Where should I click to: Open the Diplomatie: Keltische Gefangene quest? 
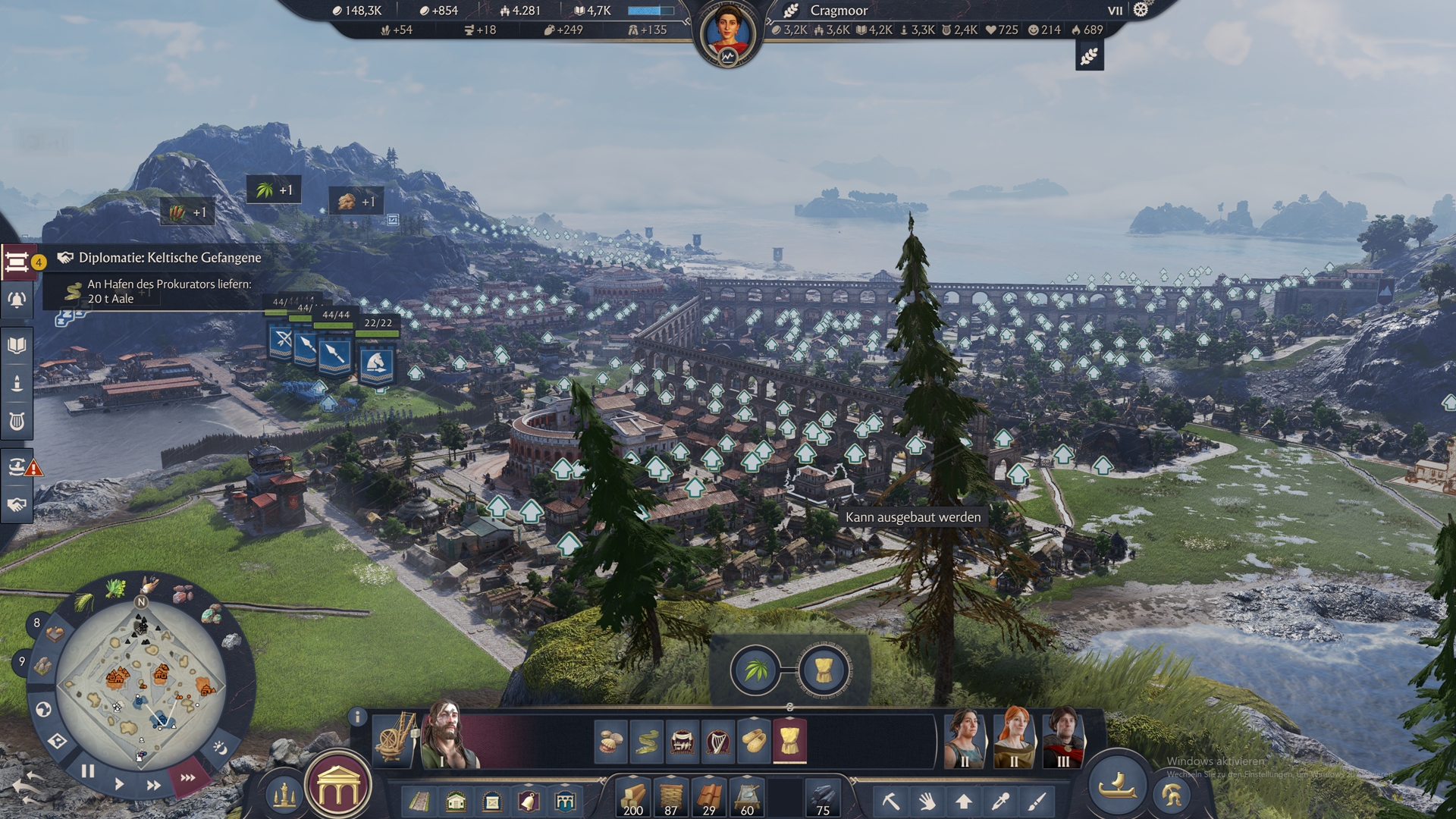coord(169,258)
